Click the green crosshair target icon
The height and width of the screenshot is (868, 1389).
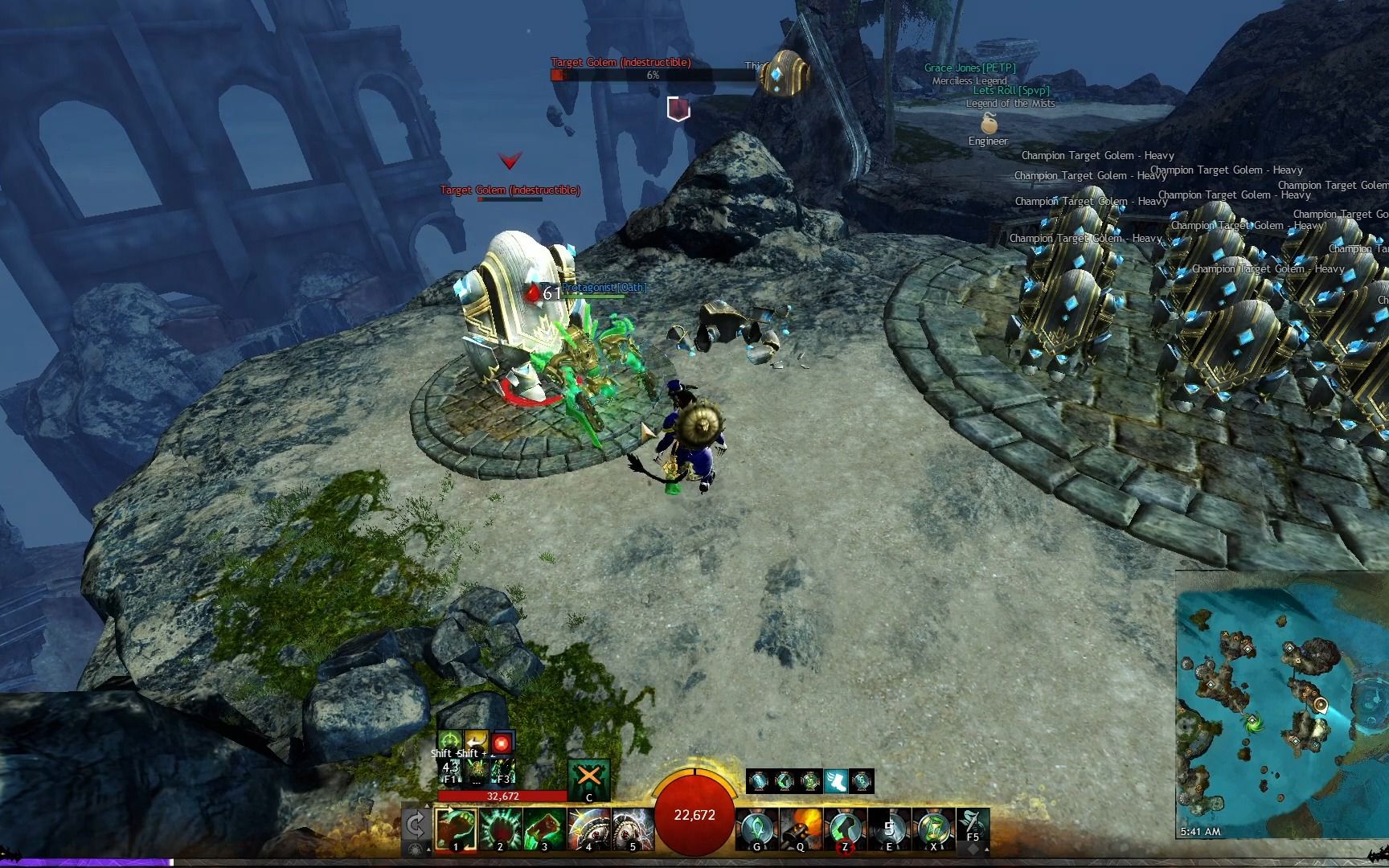pos(450,742)
